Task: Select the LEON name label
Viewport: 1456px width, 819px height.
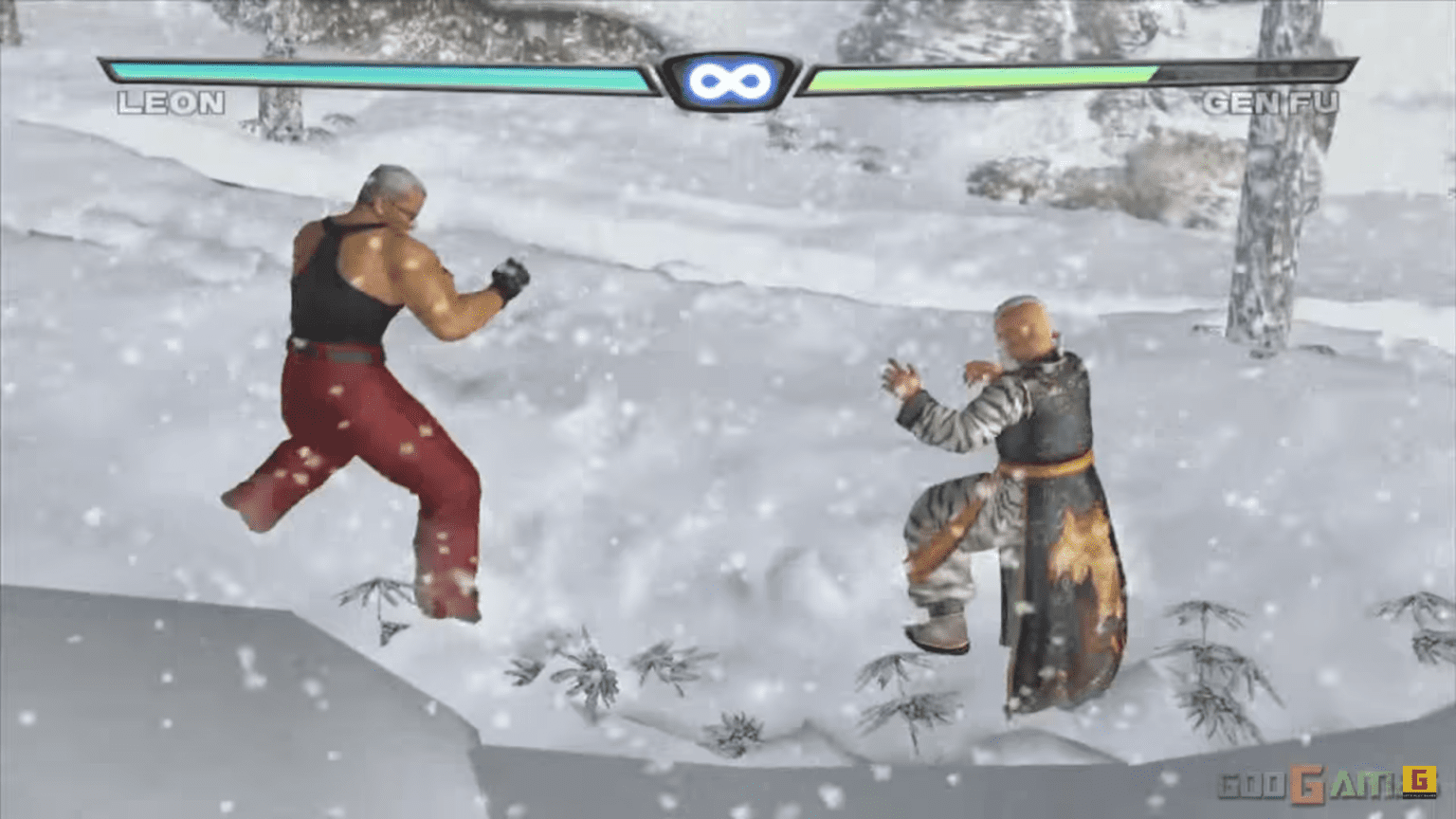Action: coord(171,102)
